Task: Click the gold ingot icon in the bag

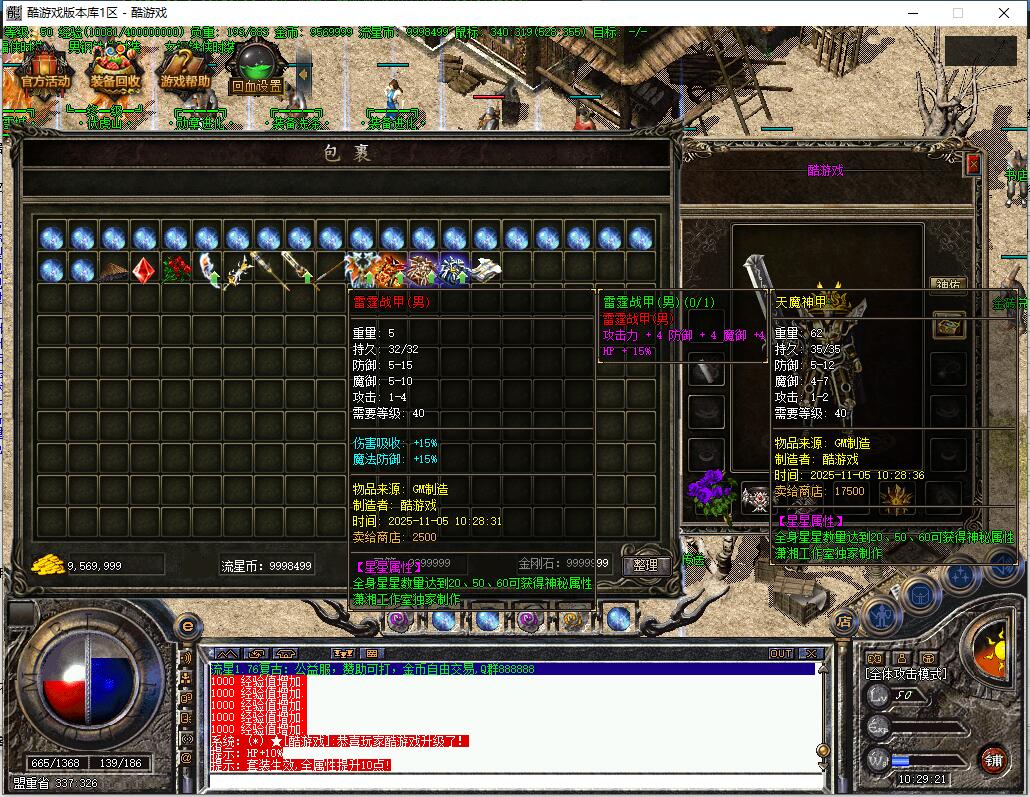Action: [46, 565]
